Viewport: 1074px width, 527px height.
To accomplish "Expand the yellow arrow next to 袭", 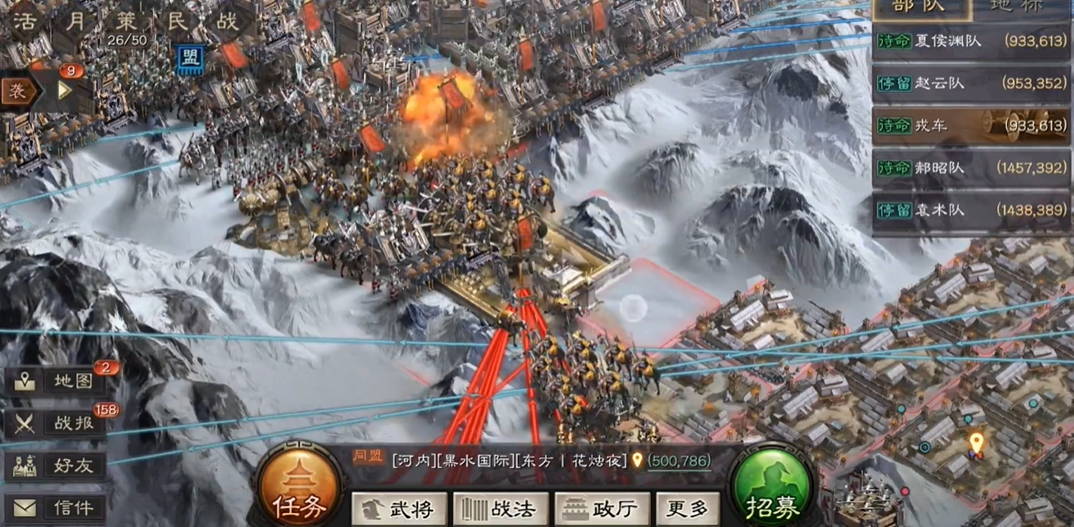I will click(x=65, y=90).
